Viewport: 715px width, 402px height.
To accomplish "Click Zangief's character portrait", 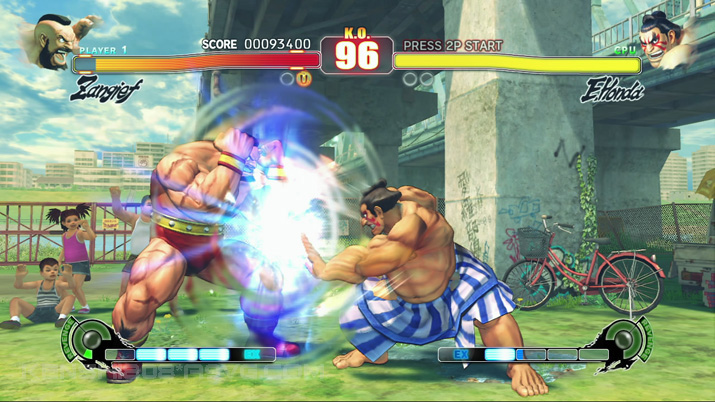I will (60, 38).
